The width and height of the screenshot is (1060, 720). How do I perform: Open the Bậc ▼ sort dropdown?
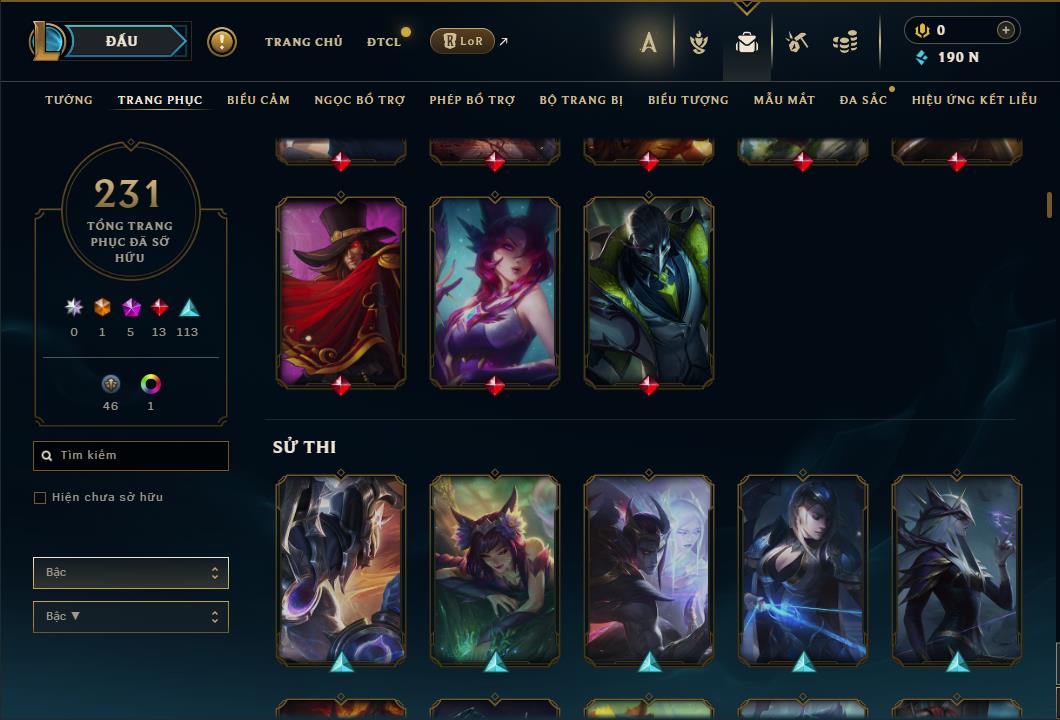[x=131, y=617]
